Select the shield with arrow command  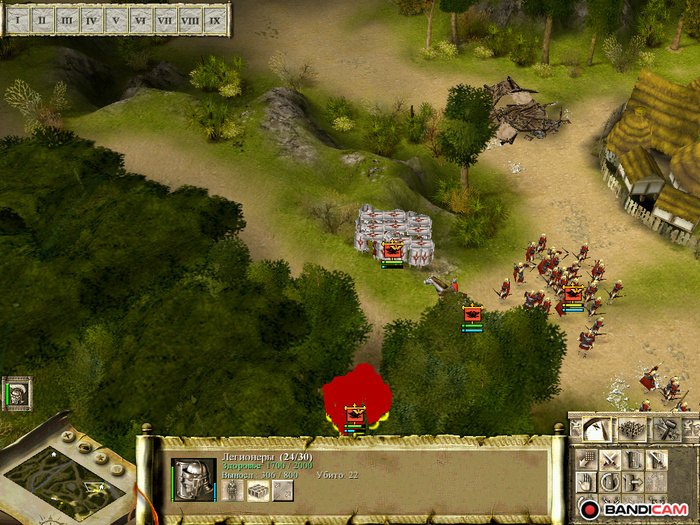(x=633, y=482)
